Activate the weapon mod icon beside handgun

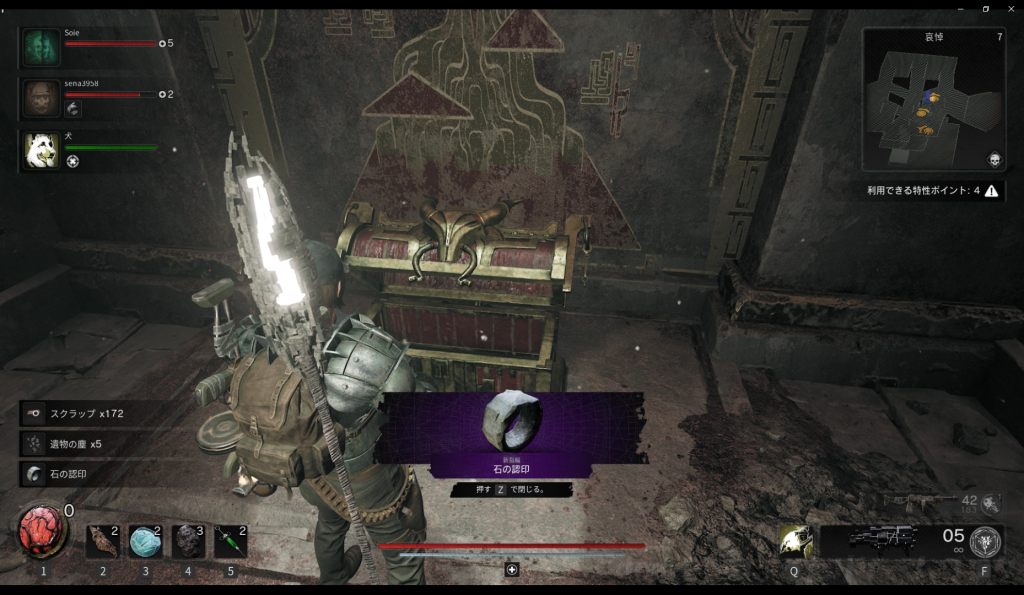(x=986, y=540)
